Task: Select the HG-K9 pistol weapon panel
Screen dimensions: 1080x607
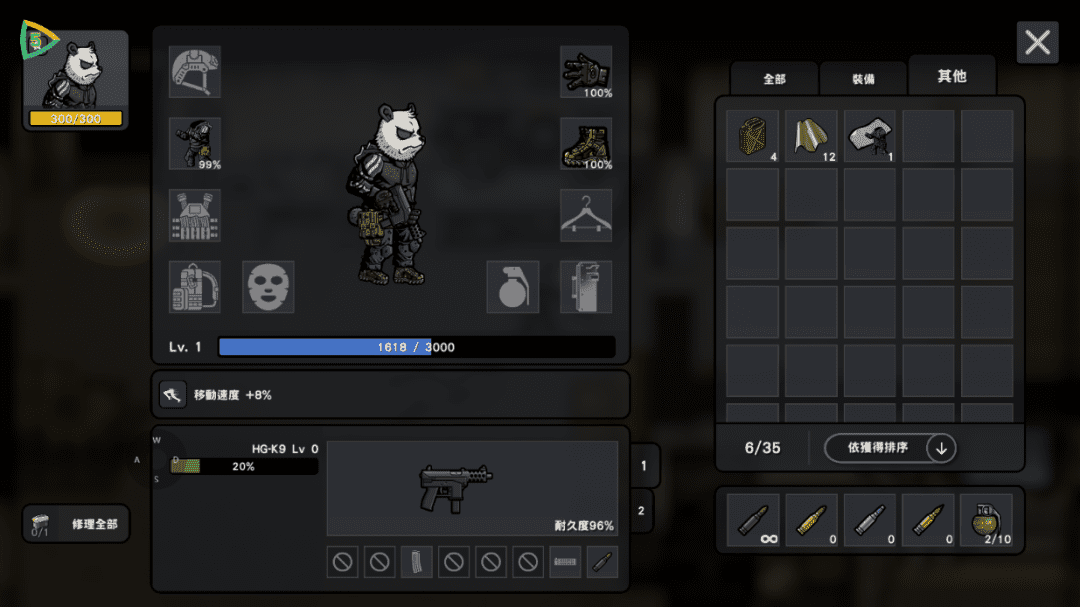Action: [x=472, y=489]
